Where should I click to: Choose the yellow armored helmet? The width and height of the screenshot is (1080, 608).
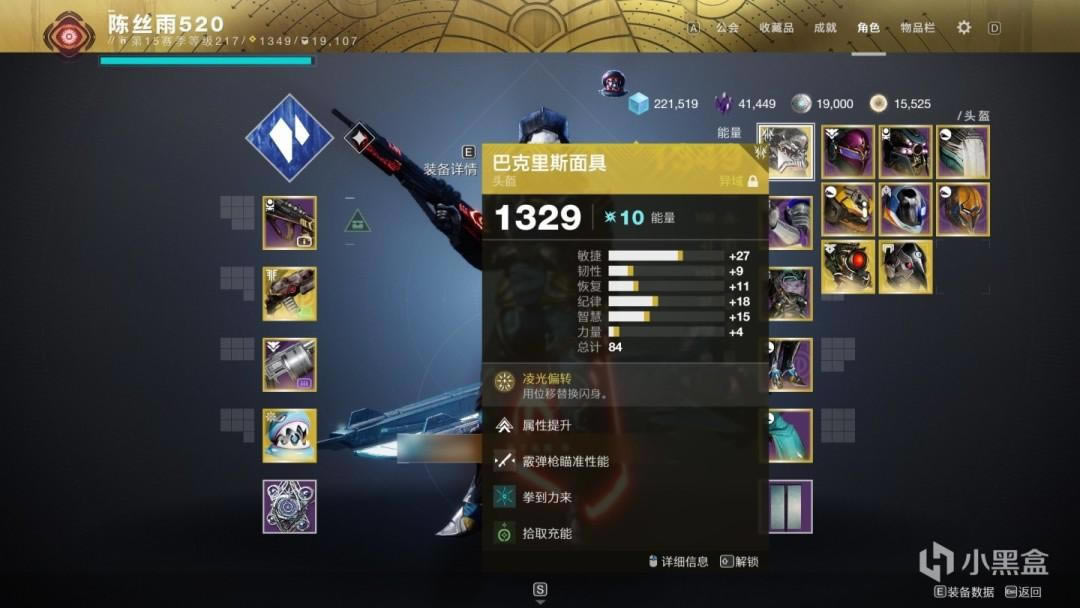click(x=848, y=209)
